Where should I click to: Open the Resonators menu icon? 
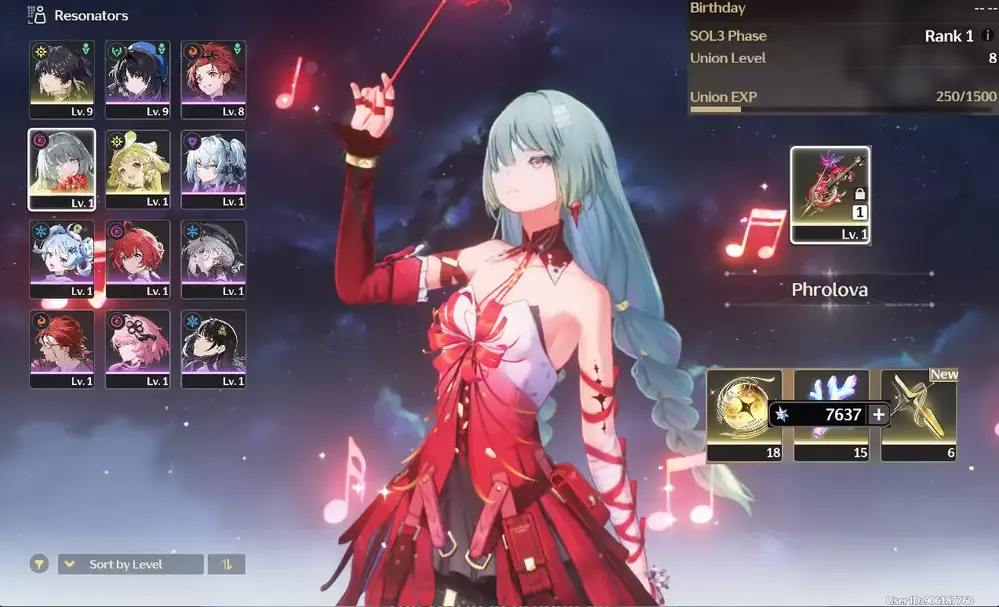38,15
